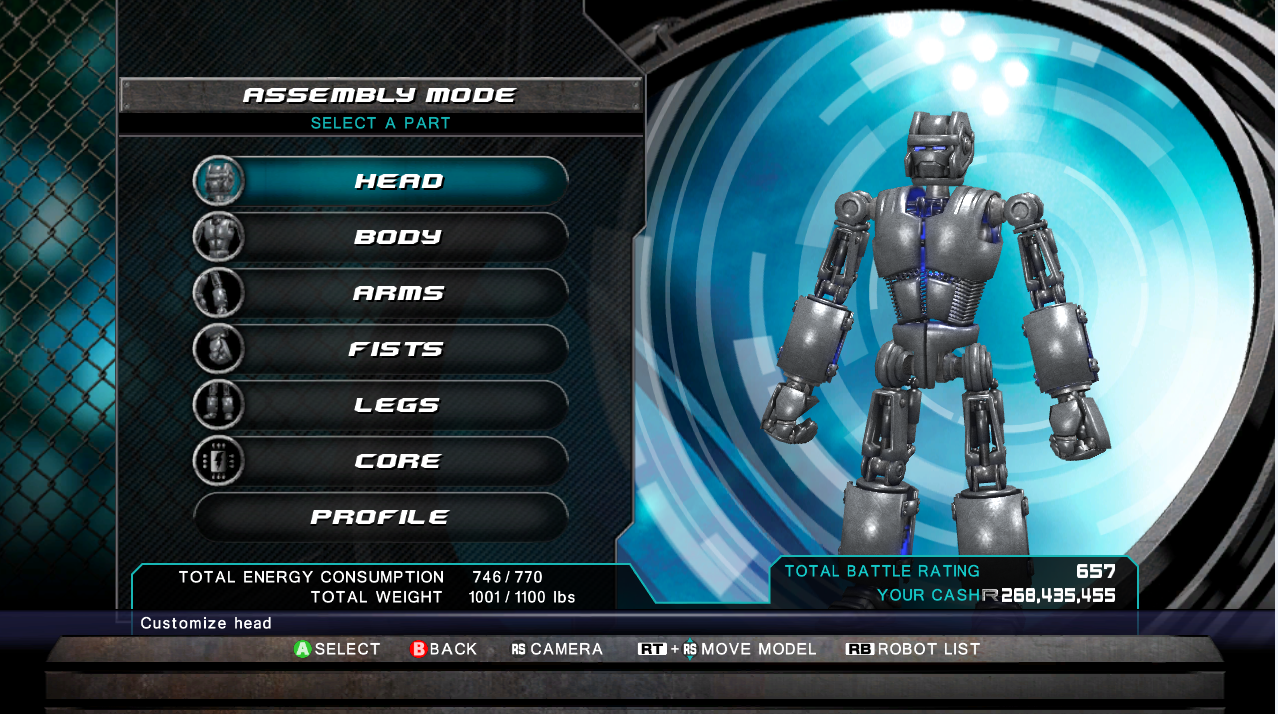Open the Legs customization entry
The height and width of the screenshot is (714, 1278).
click(x=397, y=405)
